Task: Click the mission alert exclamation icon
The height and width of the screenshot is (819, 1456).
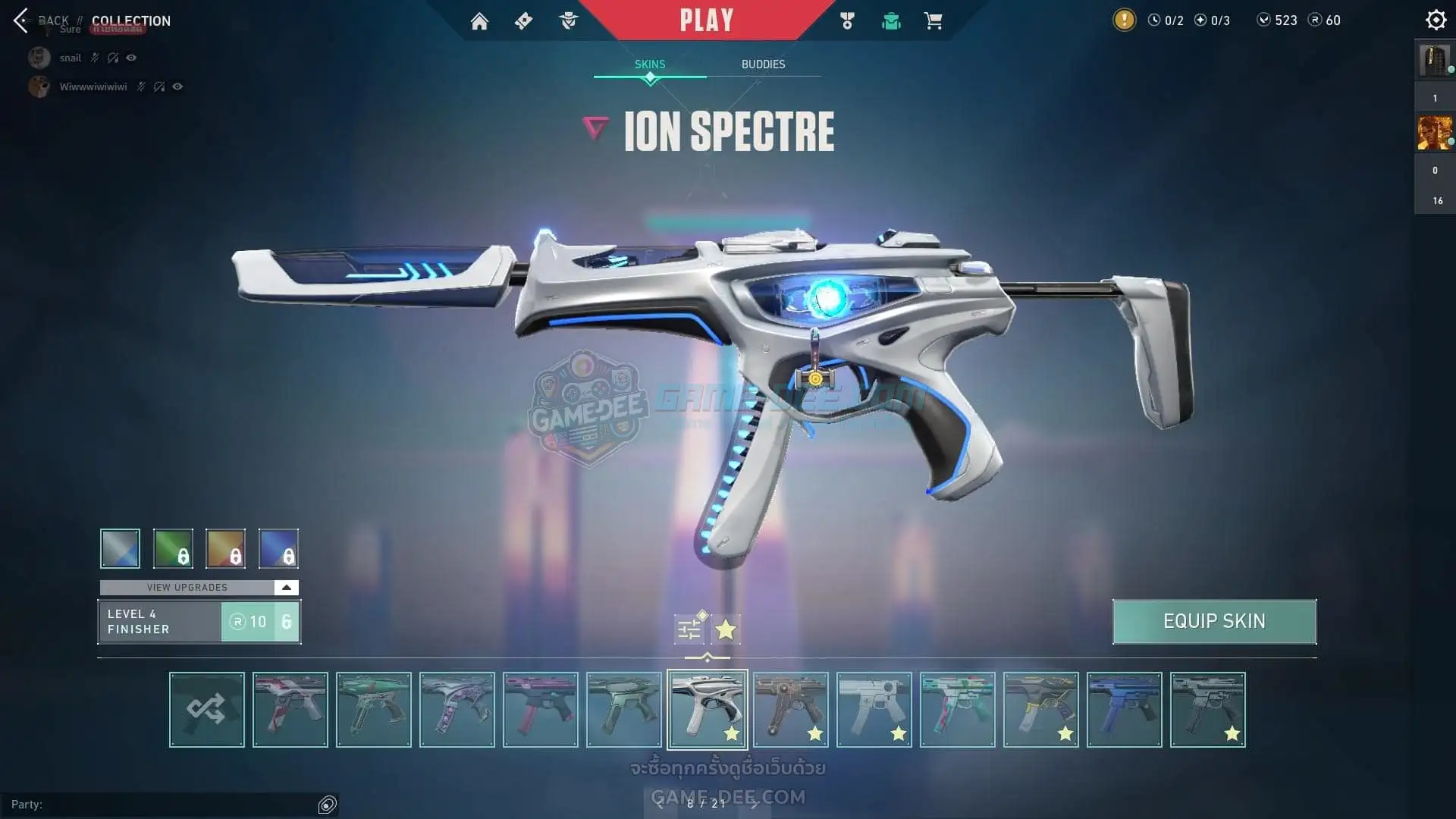Action: (1124, 20)
